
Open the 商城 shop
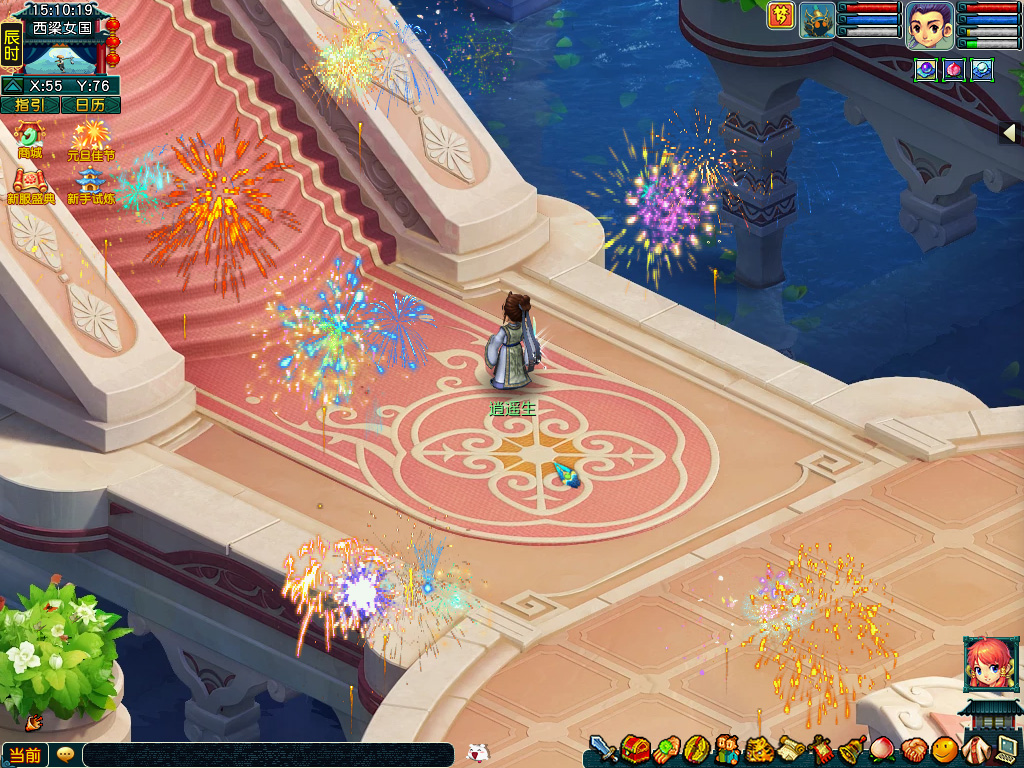tap(30, 138)
